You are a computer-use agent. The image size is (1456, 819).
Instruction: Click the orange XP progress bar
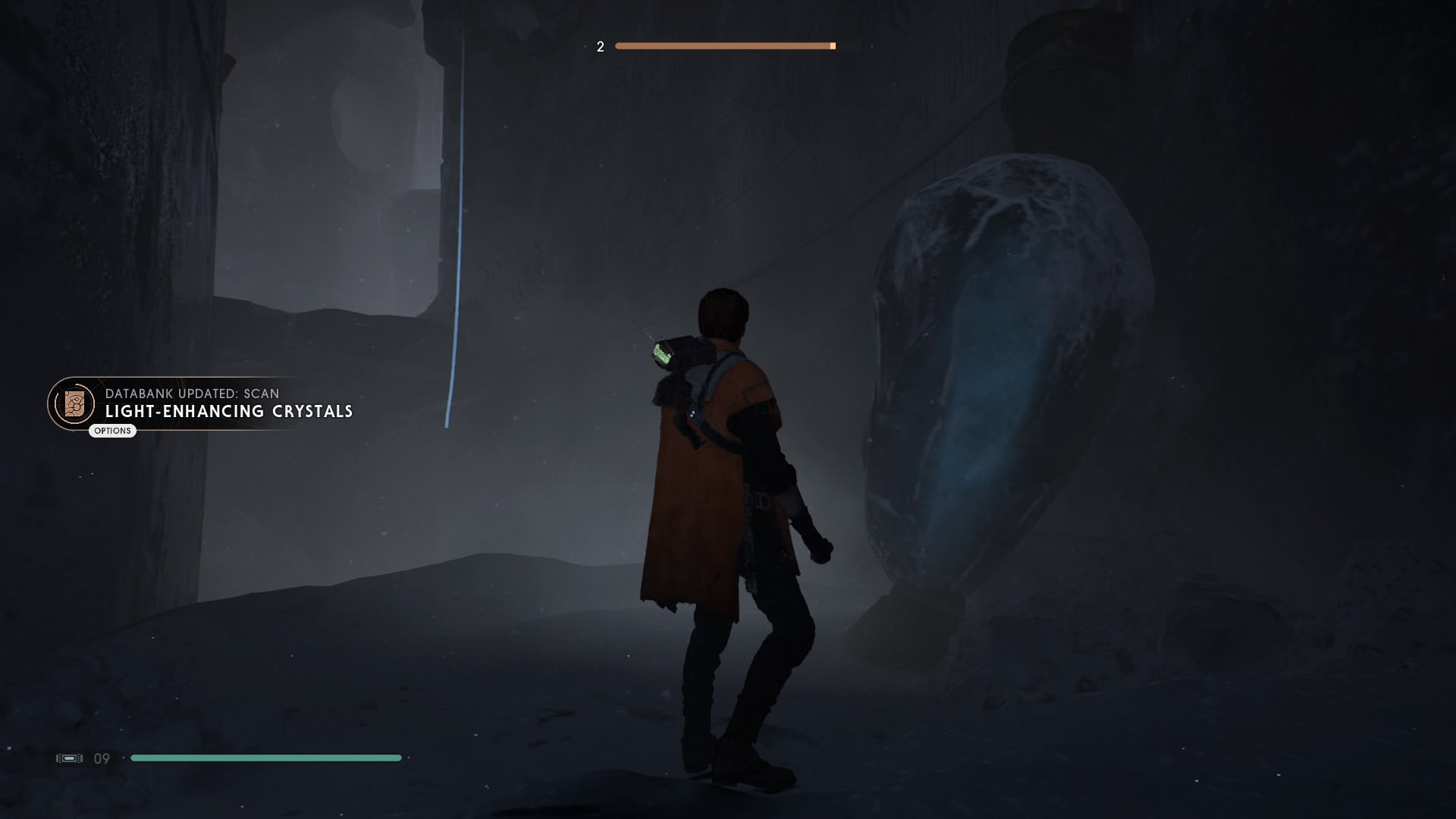[724, 45]
